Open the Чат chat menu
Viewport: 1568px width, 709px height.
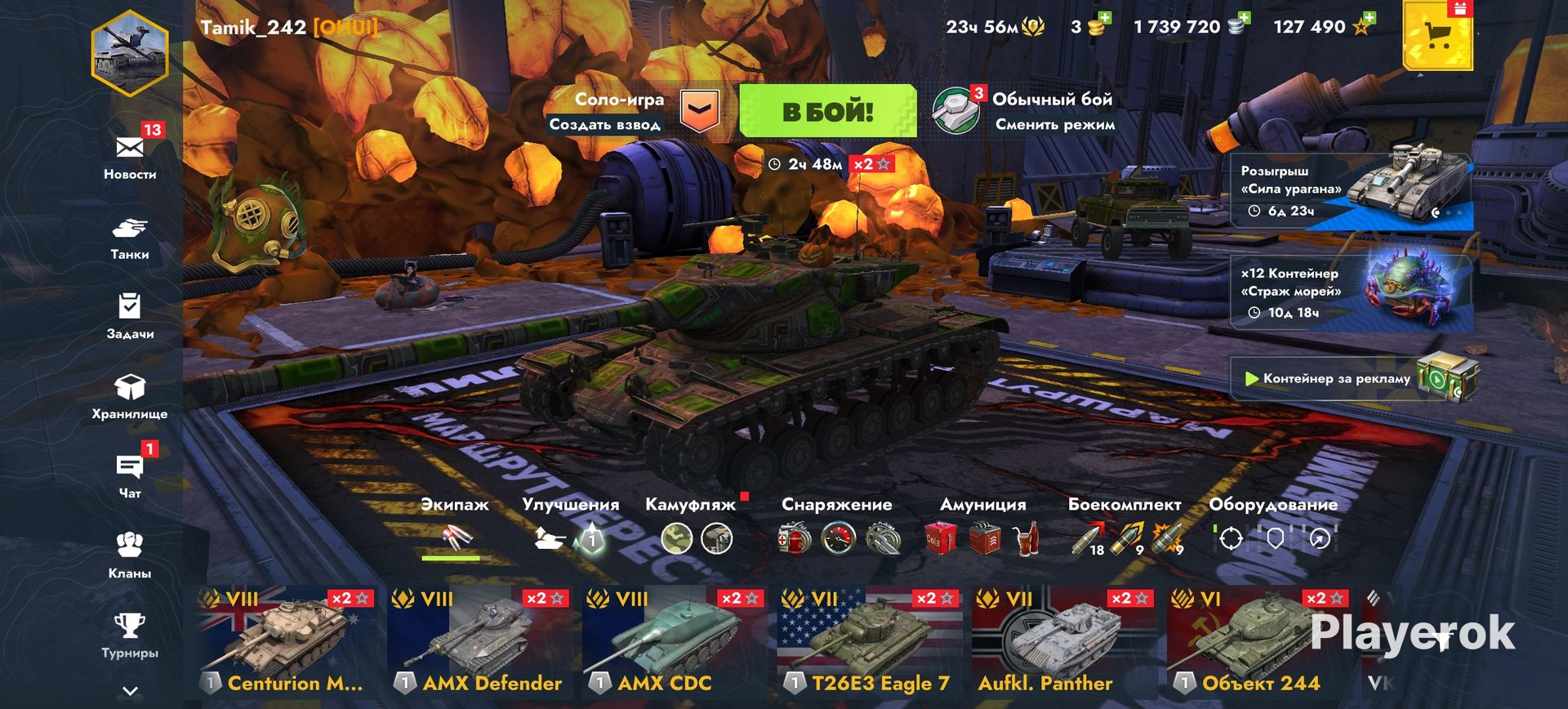[130, 475]
